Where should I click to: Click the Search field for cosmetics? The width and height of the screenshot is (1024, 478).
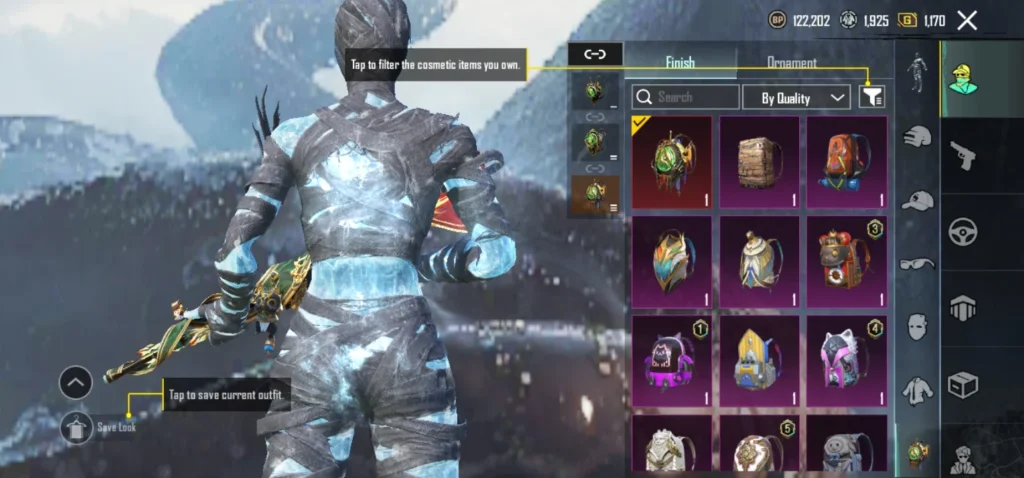click(686, 97)
